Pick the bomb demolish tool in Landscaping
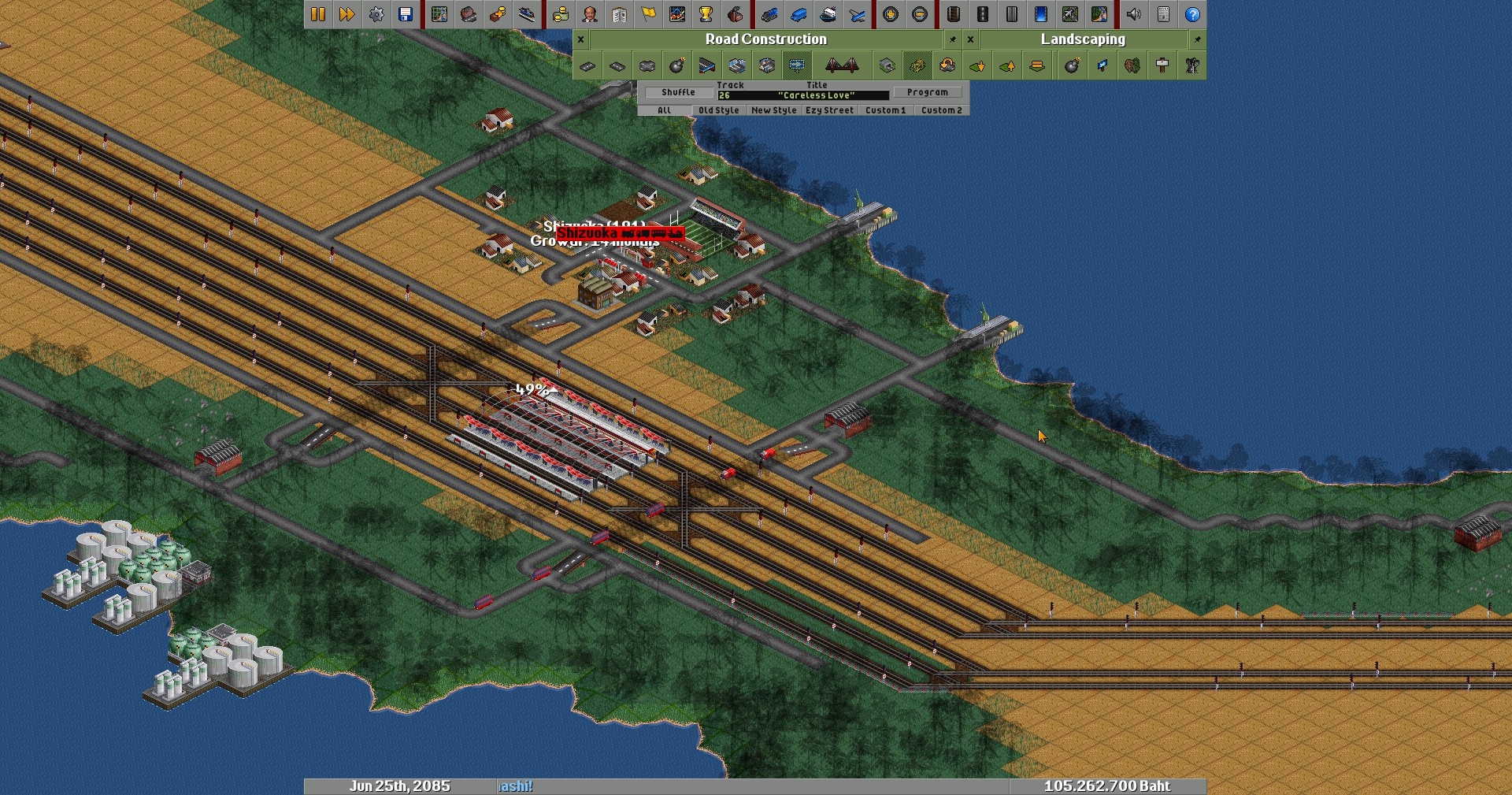 pyautogui.click(x=1072, y=66)
